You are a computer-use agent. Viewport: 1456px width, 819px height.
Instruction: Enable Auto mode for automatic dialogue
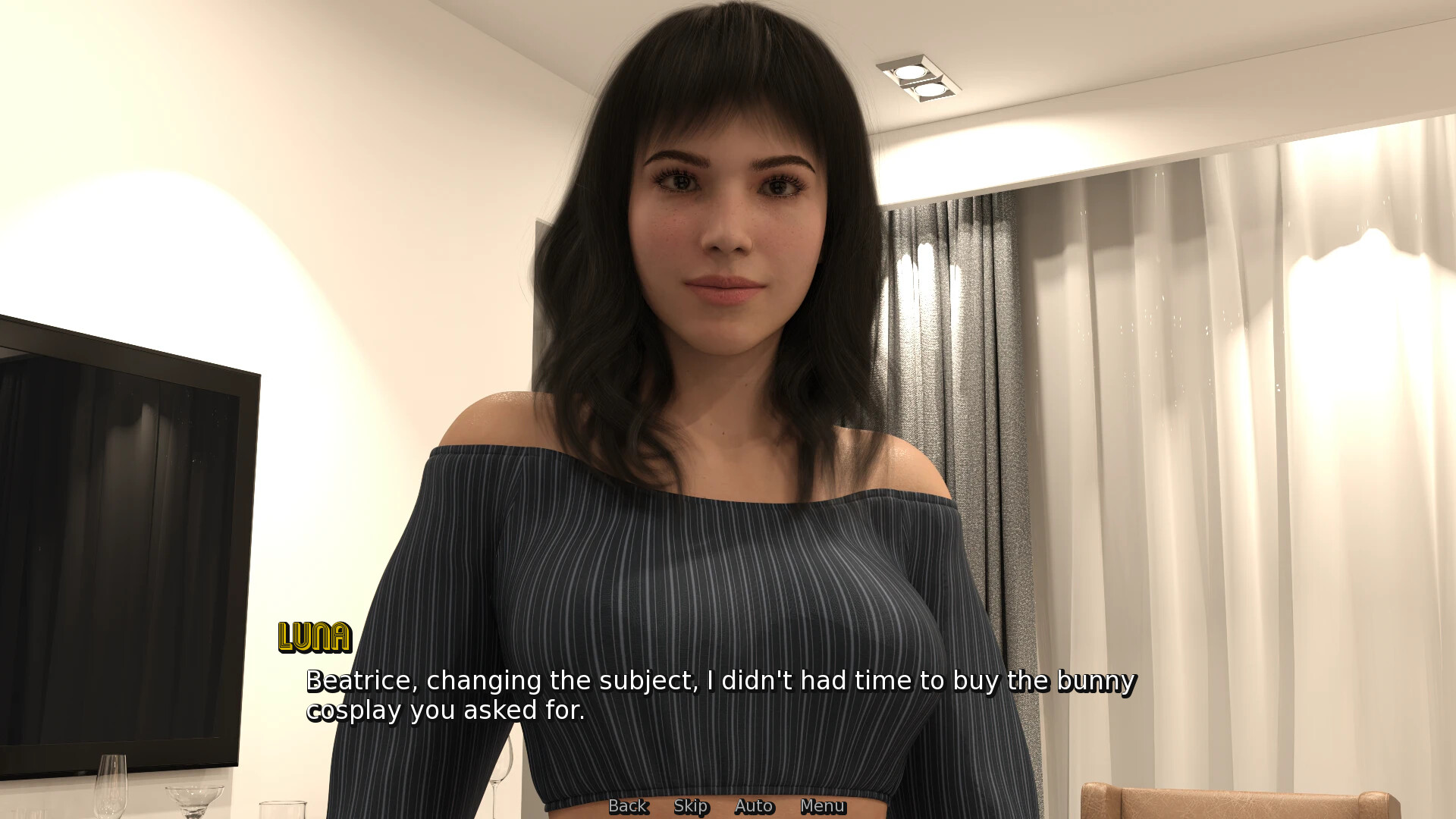pyautogui.click(x=755, y=806)
